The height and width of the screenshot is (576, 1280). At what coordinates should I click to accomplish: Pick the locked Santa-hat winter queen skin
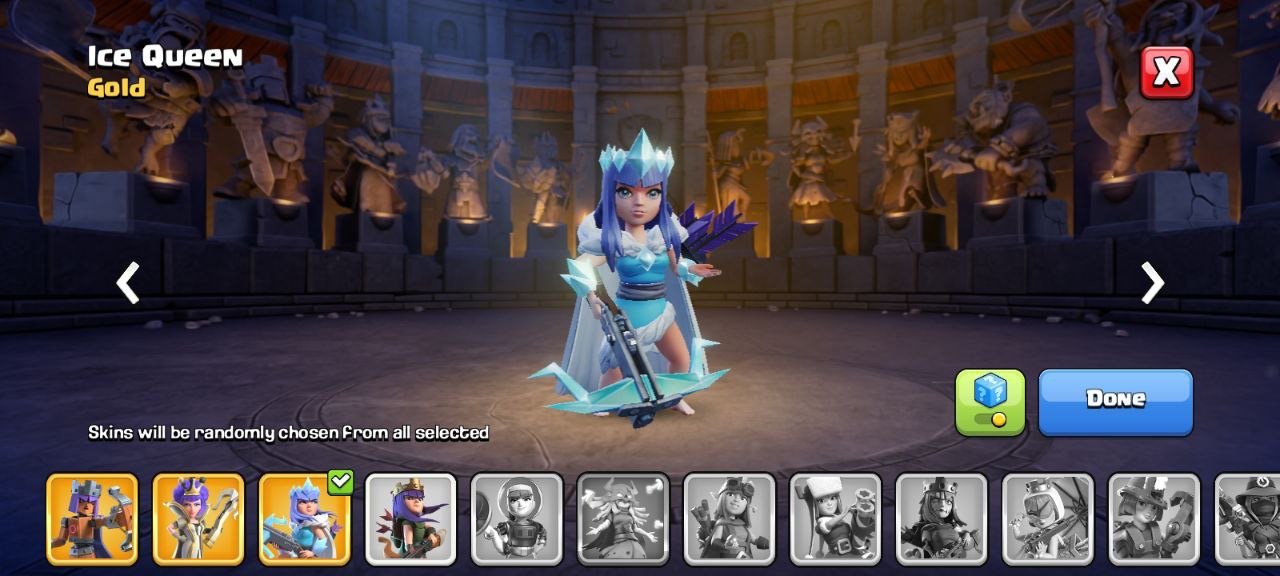click(x=835, y=518)
